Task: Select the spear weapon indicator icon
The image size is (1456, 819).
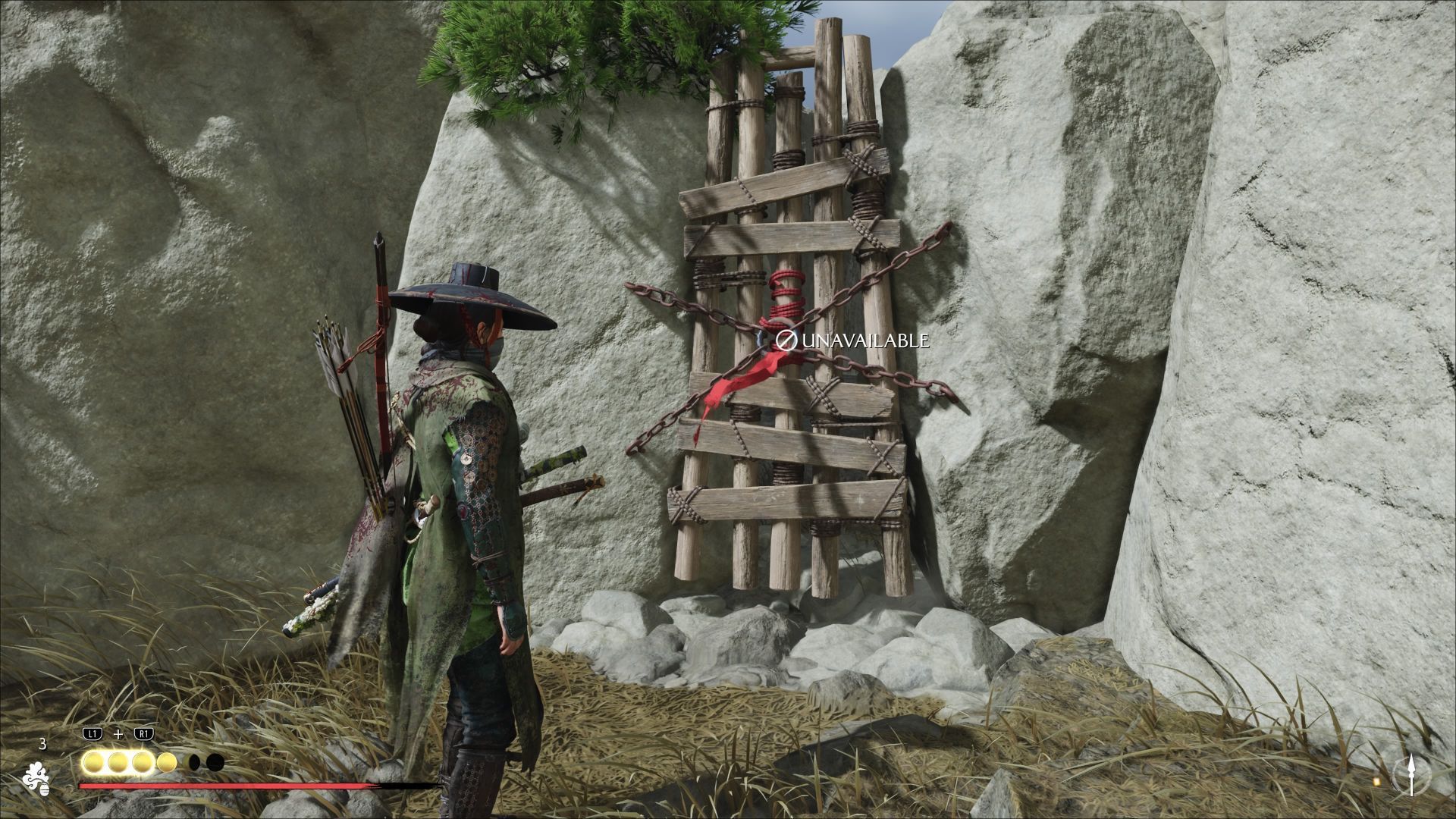Action: pos(1411,774)
